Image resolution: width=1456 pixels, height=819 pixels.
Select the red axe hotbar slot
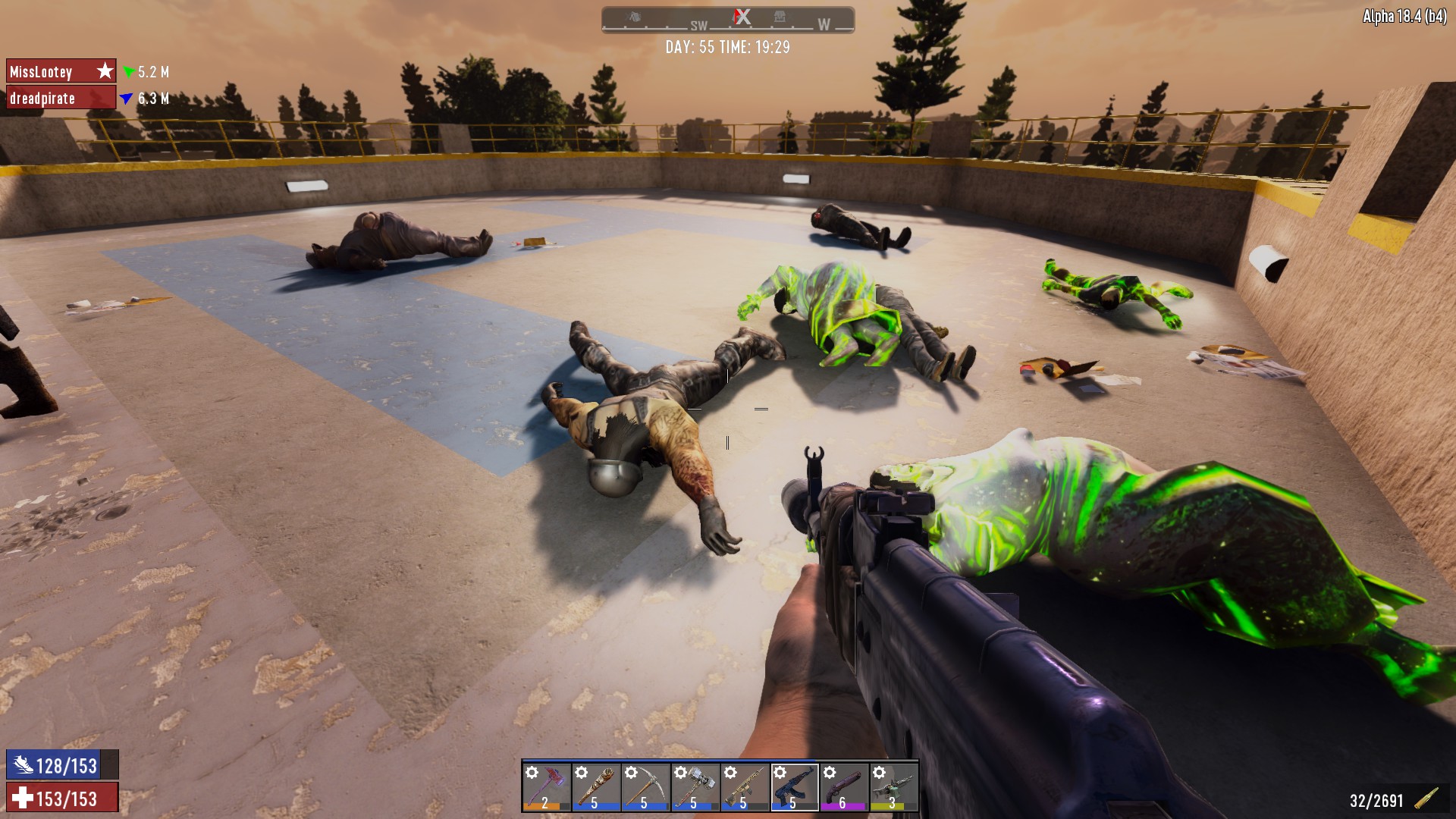click(546, 786)
